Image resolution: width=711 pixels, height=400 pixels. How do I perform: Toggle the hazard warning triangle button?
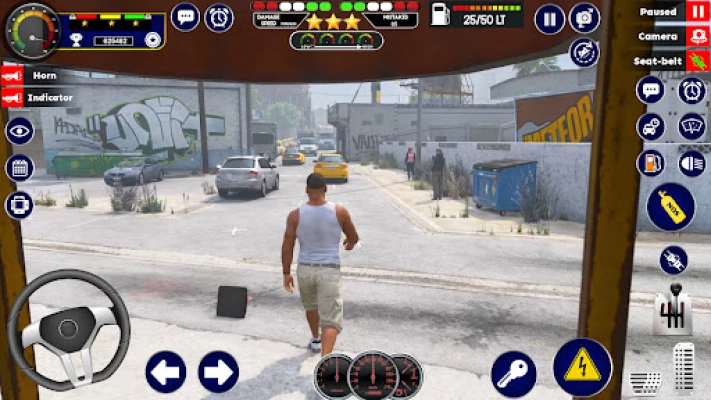click(582, 367)
